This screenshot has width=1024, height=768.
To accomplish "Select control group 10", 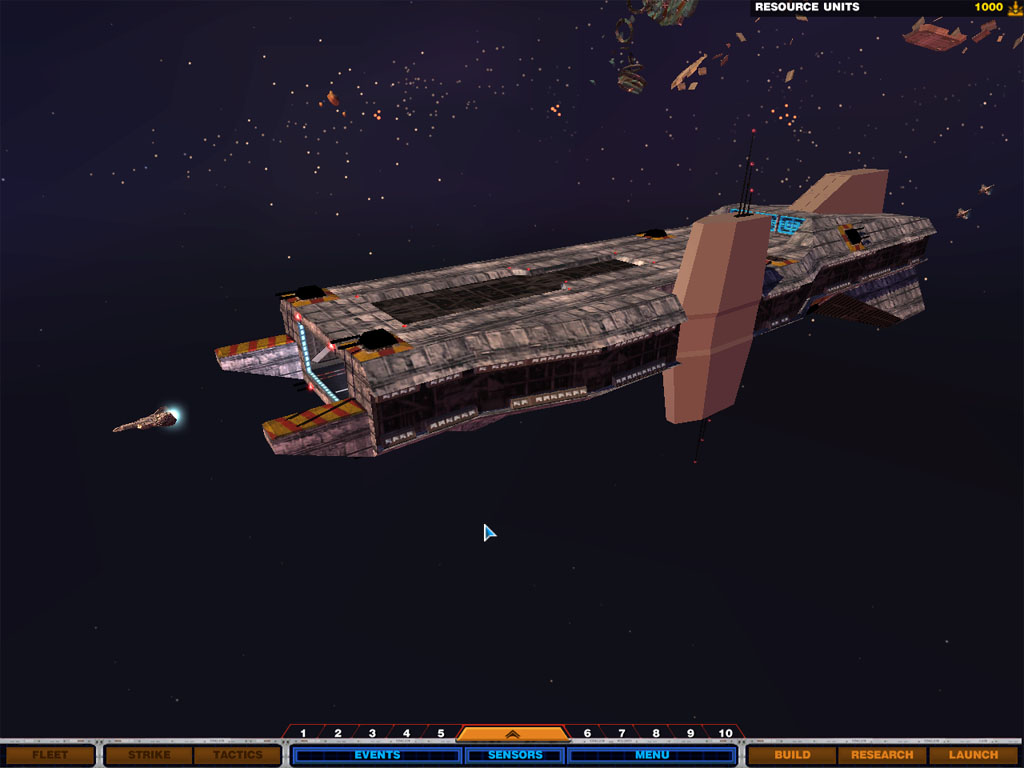I will tap(725, 734).
